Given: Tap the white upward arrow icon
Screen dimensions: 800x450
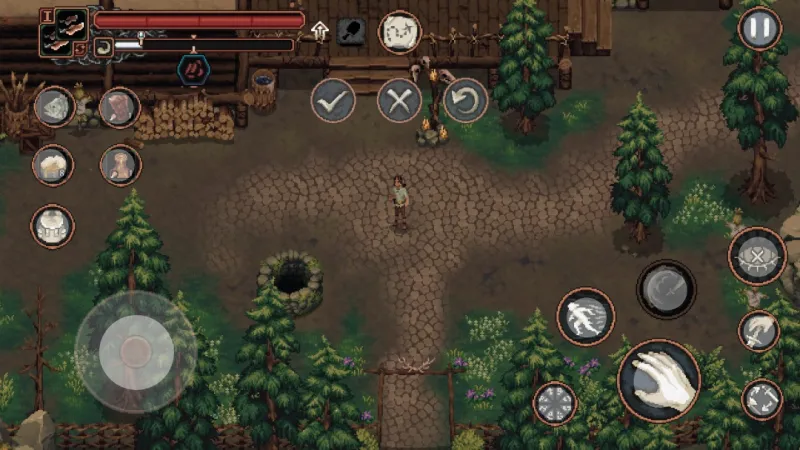Looking at the screenshot, I should pyautogui.click(x=320, y=31).
